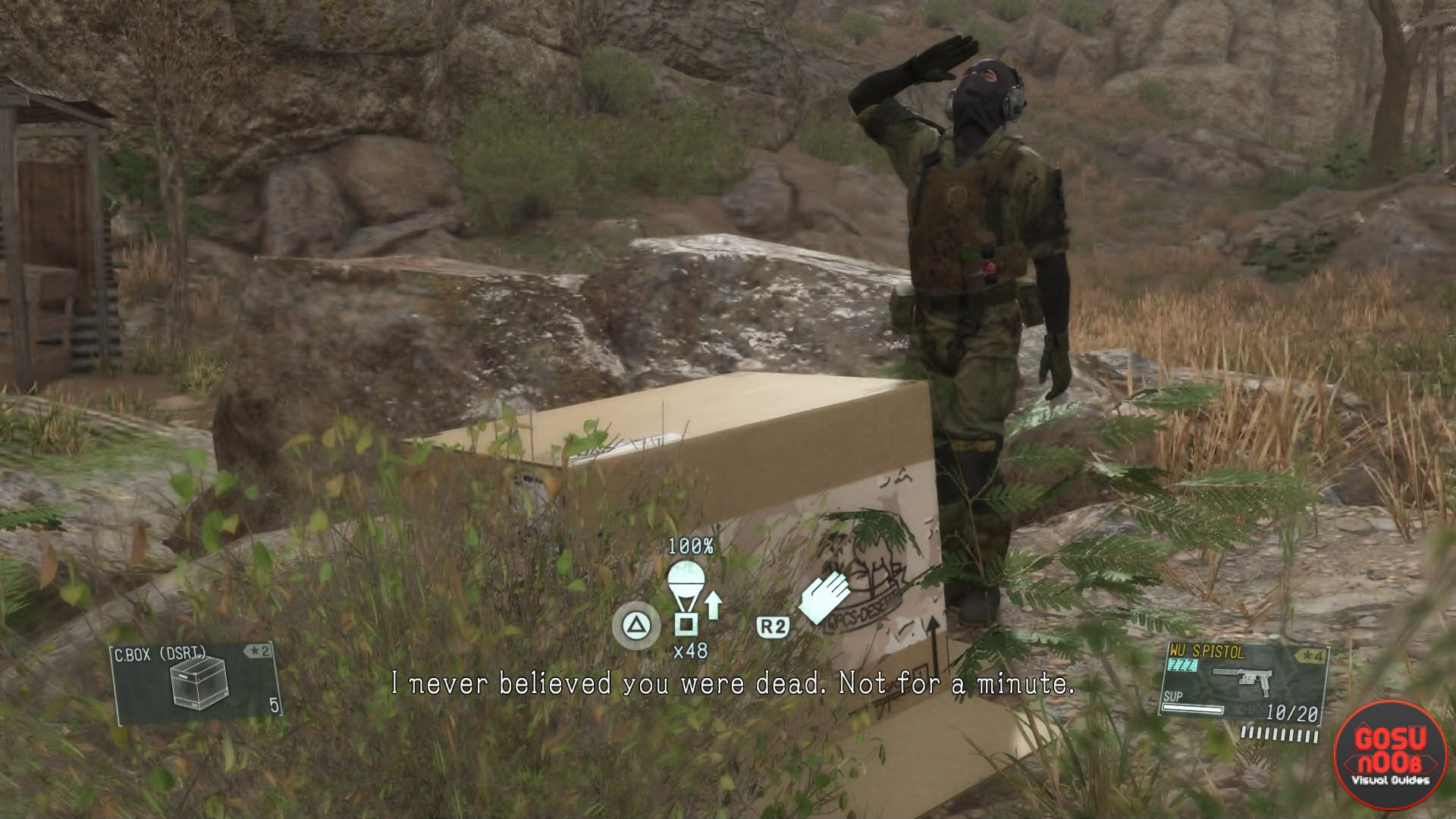The height and width of the screenshot is (819, 1456).
Task: Toggle the ZZZ tranquilizer ammo indicator
Action: 1181,666
